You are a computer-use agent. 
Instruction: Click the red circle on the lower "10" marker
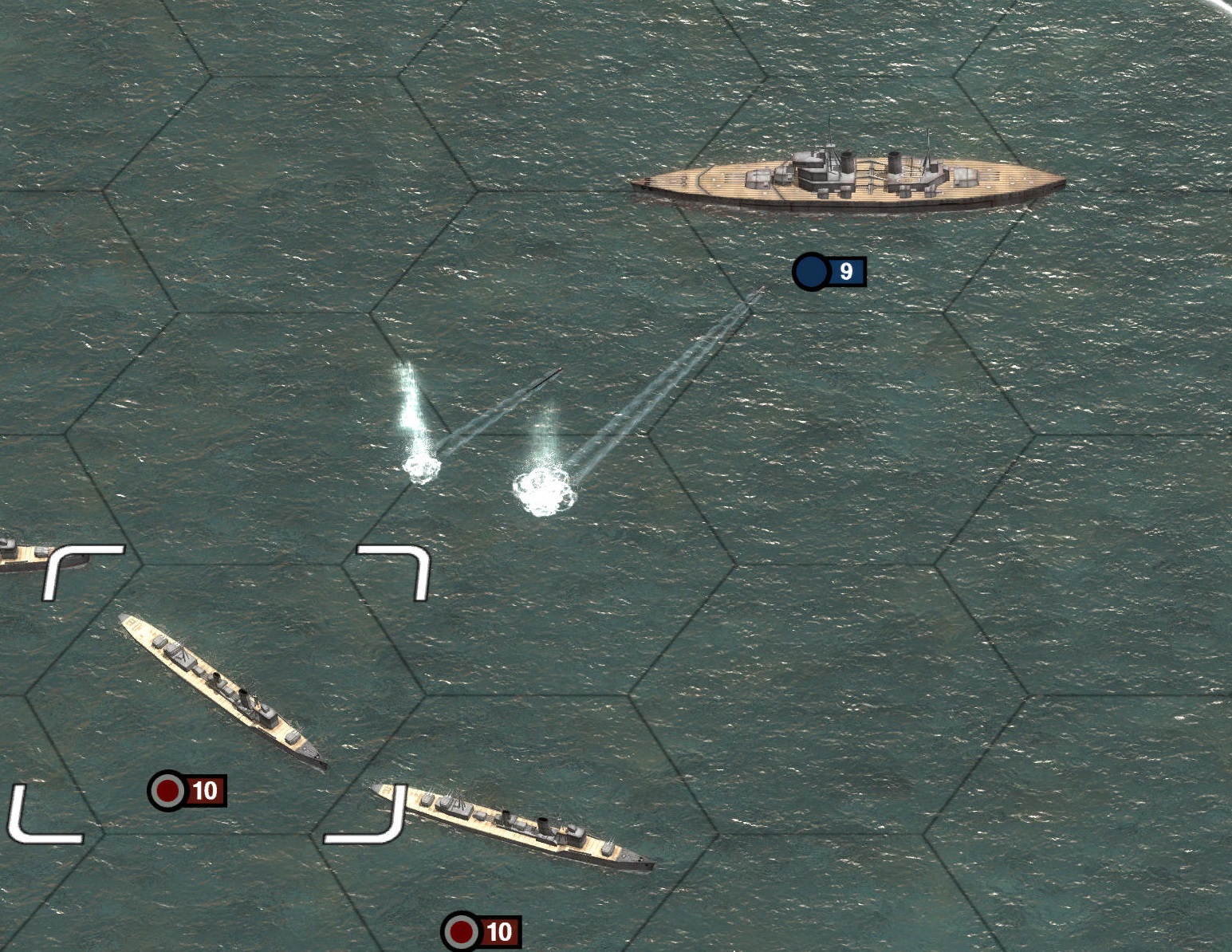[x=459, y=930]
